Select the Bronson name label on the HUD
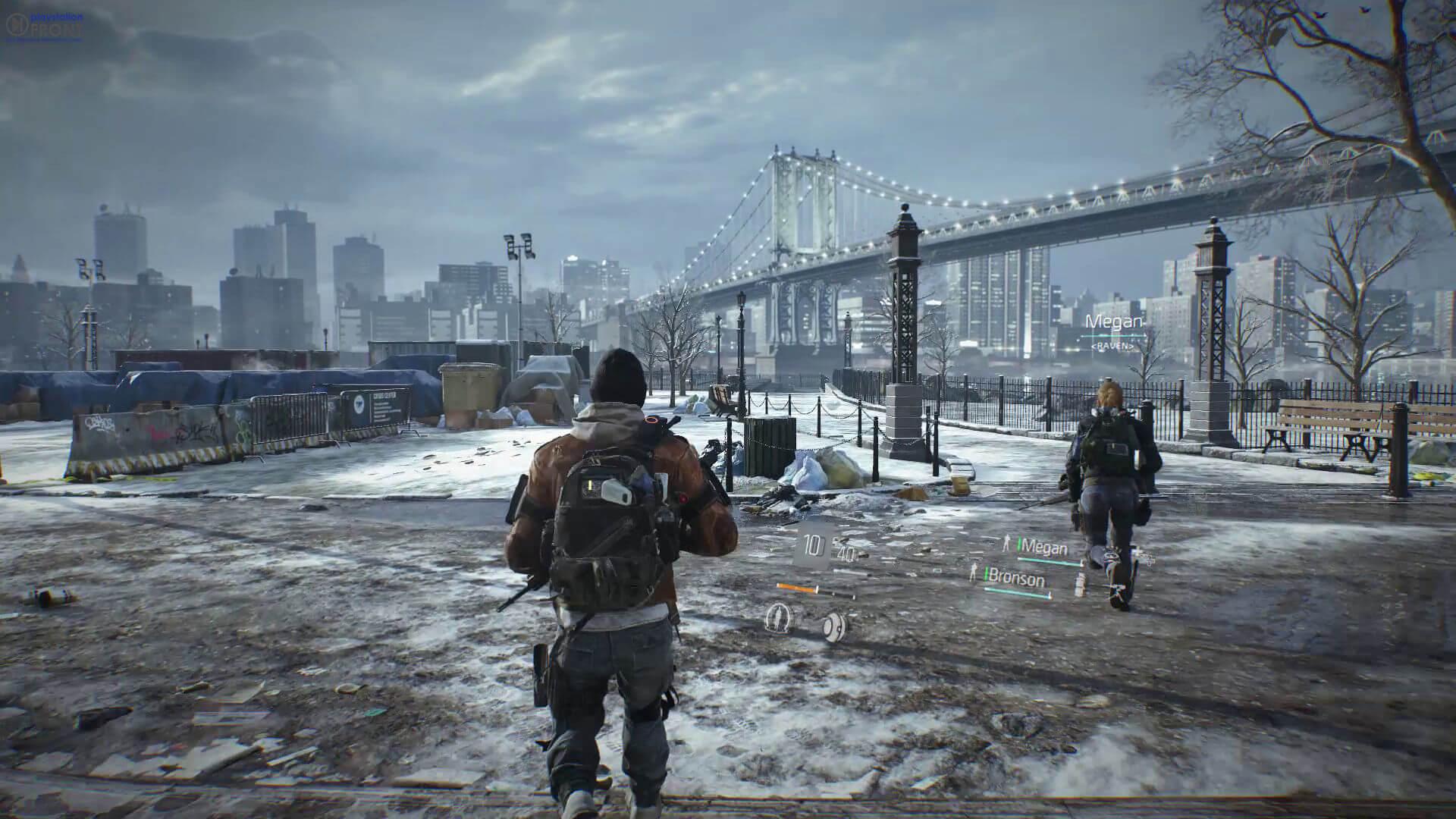1456x819 pixels. point(1016,578)
